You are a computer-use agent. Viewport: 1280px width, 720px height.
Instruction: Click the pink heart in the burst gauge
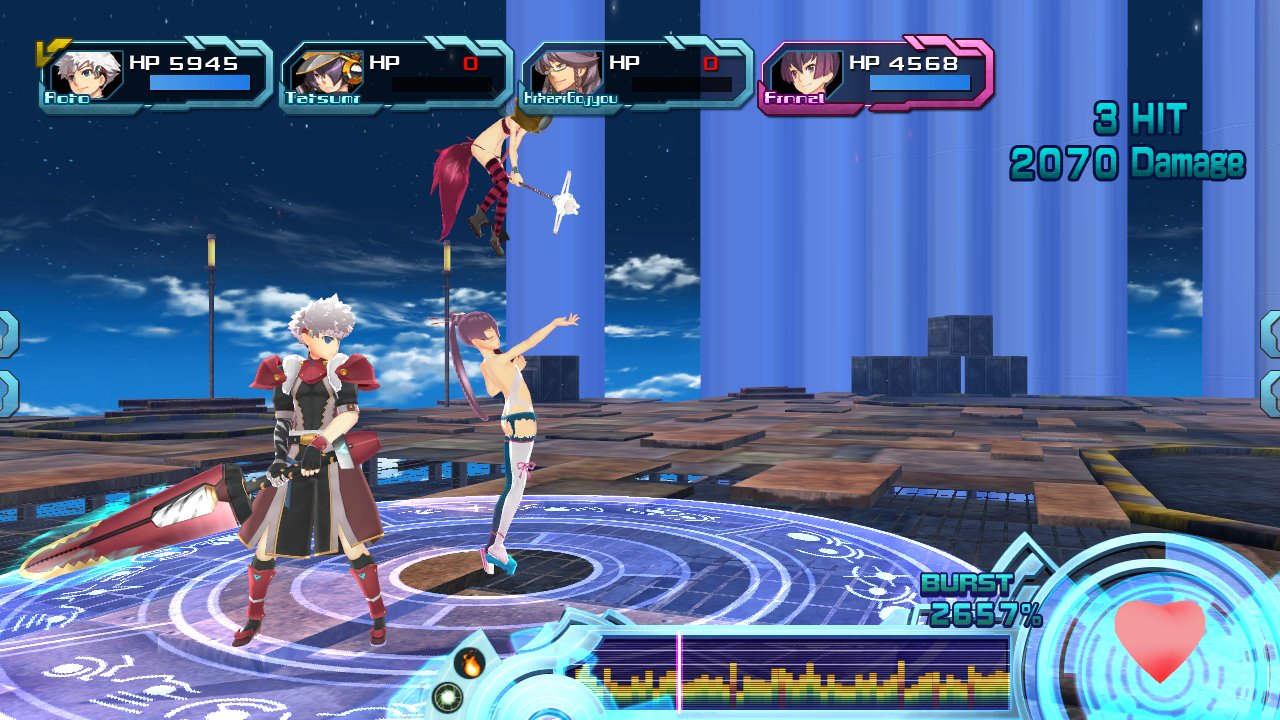coord(1159,640)
